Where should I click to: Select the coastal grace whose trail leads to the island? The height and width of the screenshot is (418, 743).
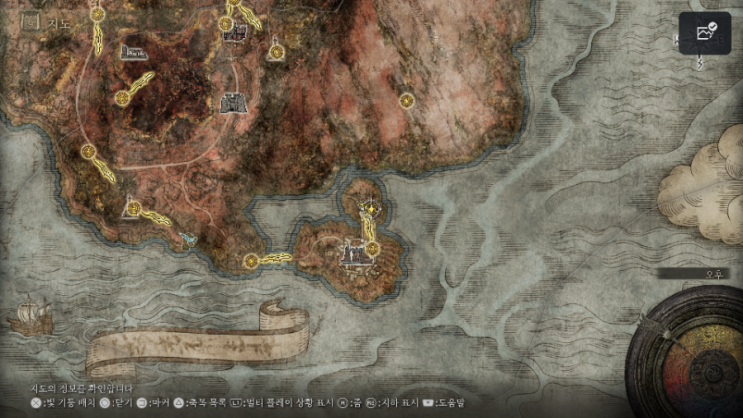pyautogui.click(x=250, y=262)
